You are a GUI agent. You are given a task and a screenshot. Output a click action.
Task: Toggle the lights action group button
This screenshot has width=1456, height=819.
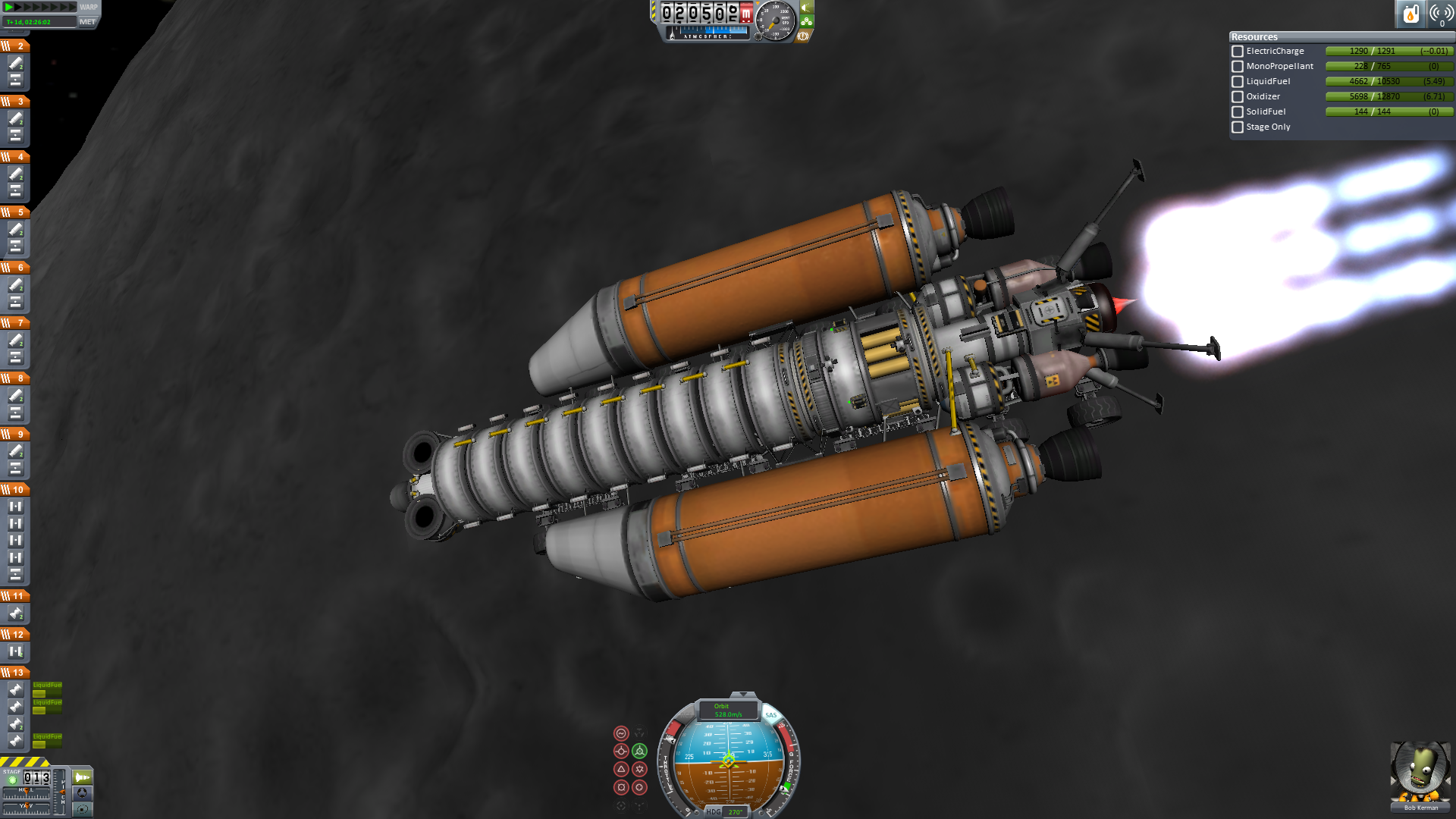[x=806, y=8]
